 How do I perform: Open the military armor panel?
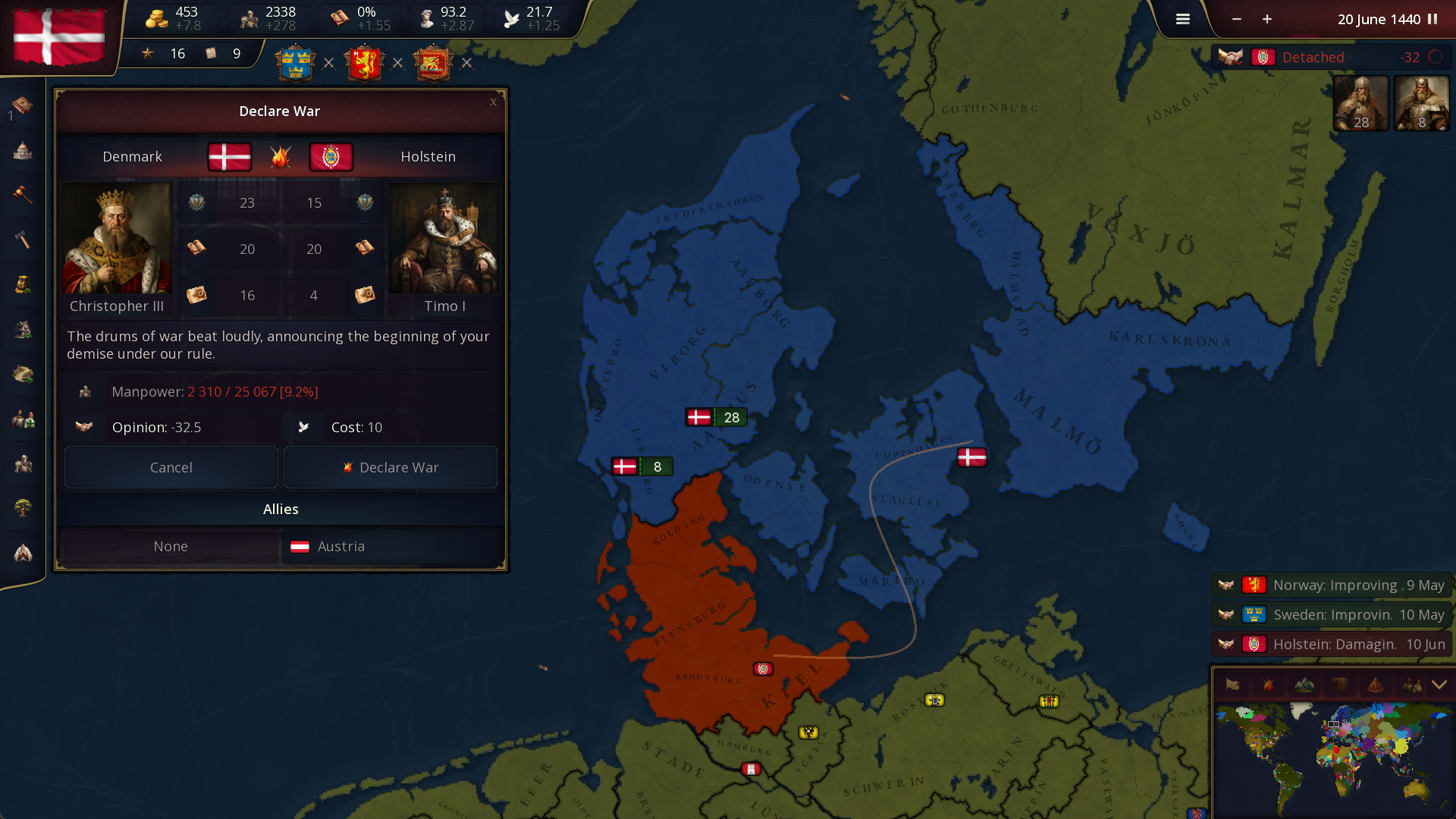23,463
